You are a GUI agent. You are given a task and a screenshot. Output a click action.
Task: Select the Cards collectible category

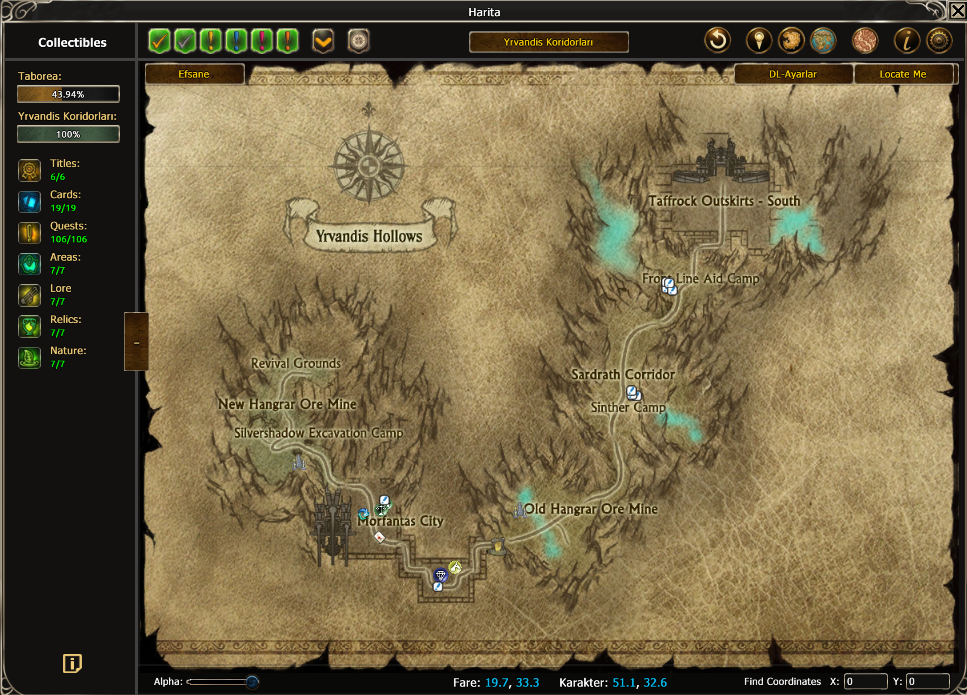click(x=30, y=201)
